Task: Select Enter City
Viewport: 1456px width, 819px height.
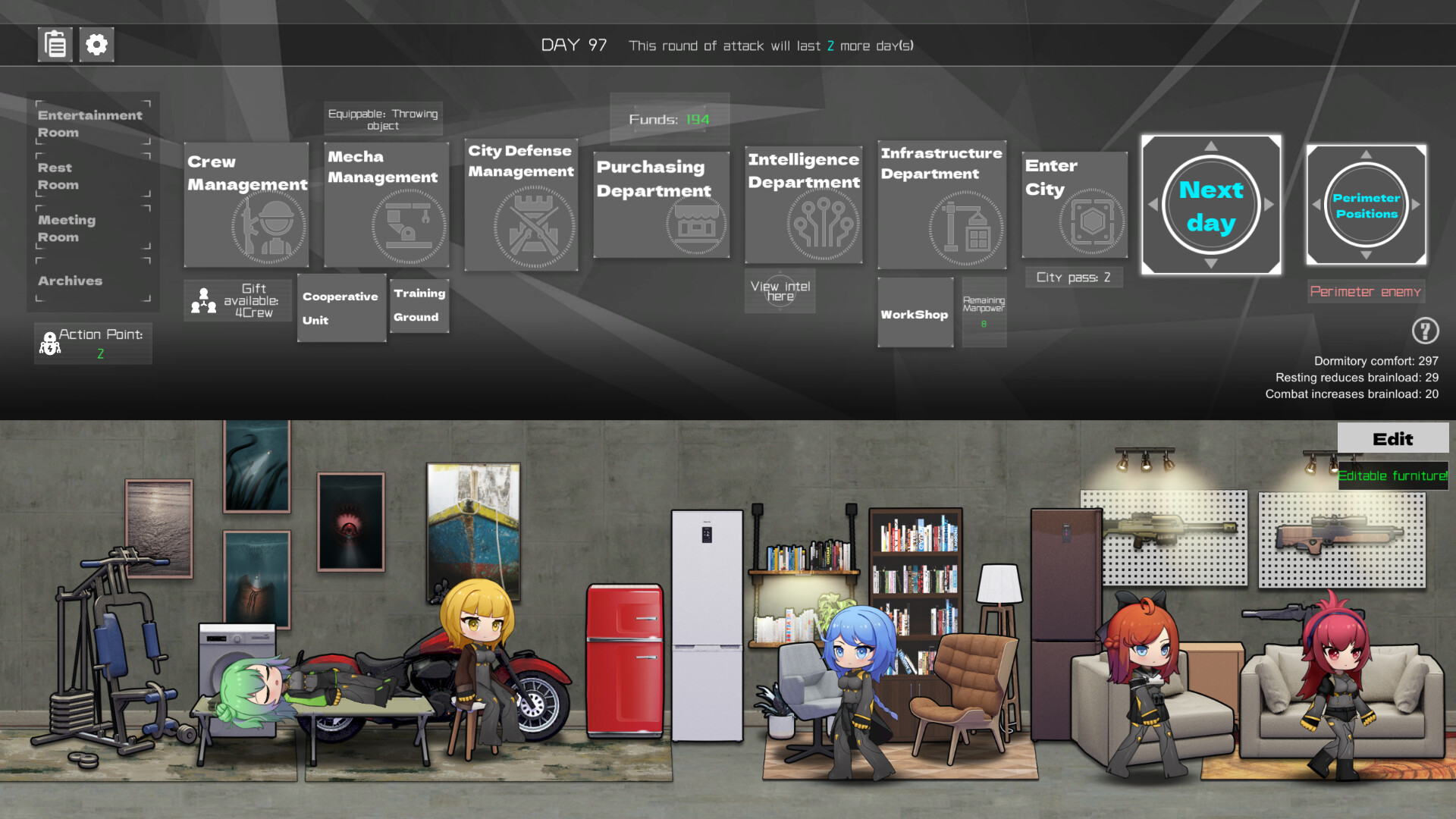Action: point(1074,205)
